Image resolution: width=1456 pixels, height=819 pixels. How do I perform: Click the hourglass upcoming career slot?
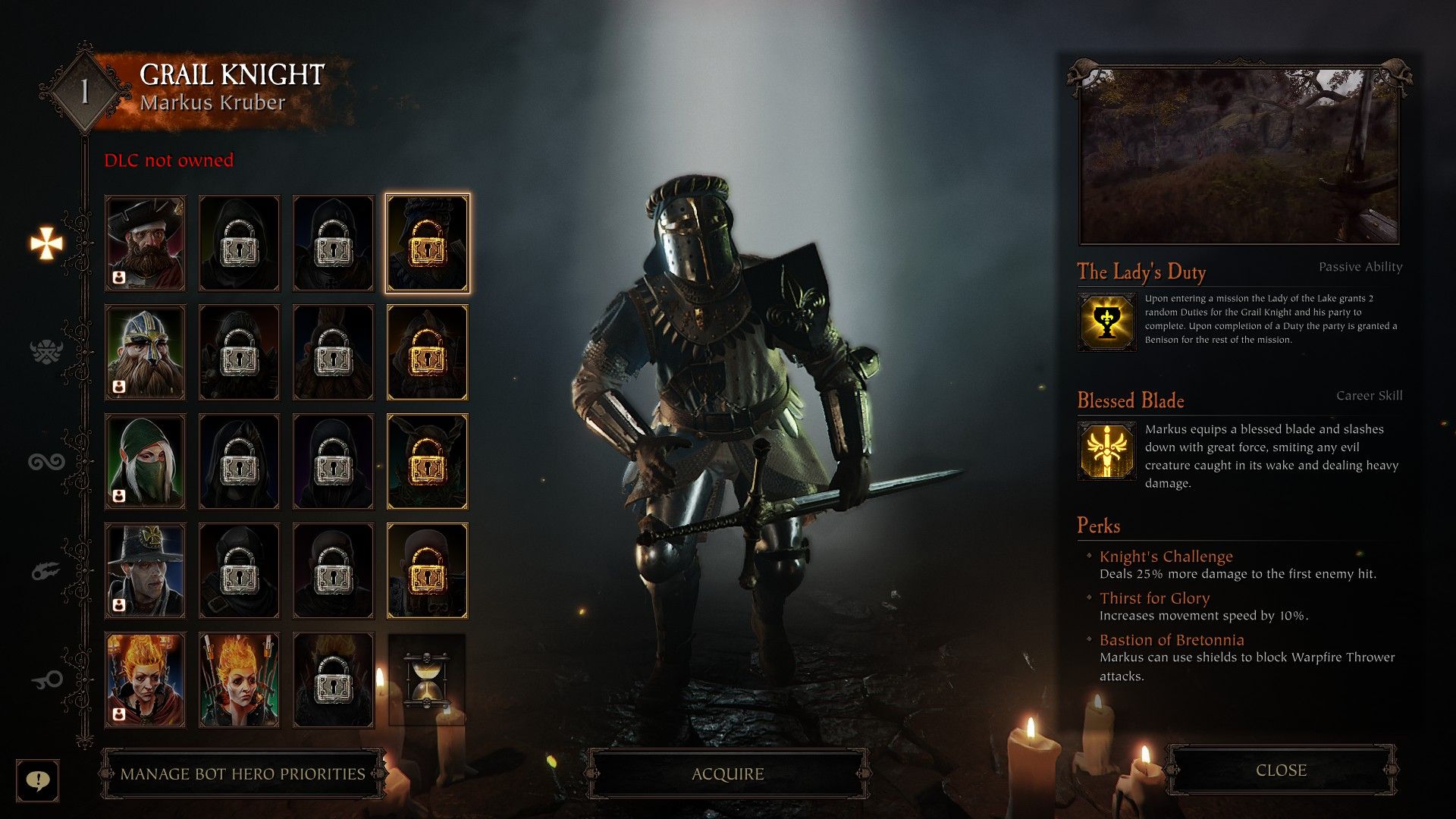(427, 678)
